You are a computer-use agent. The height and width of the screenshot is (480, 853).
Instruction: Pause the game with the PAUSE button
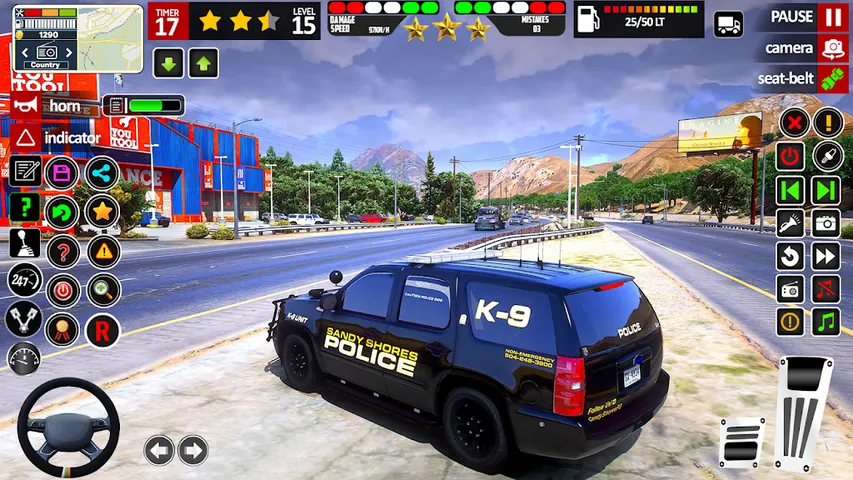[x=832, y=17]
